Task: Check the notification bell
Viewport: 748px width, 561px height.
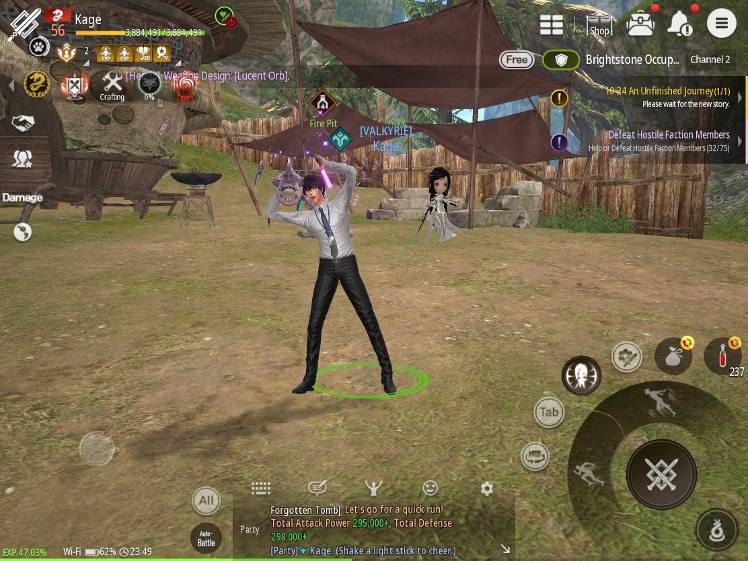Action: pos(680,23)
